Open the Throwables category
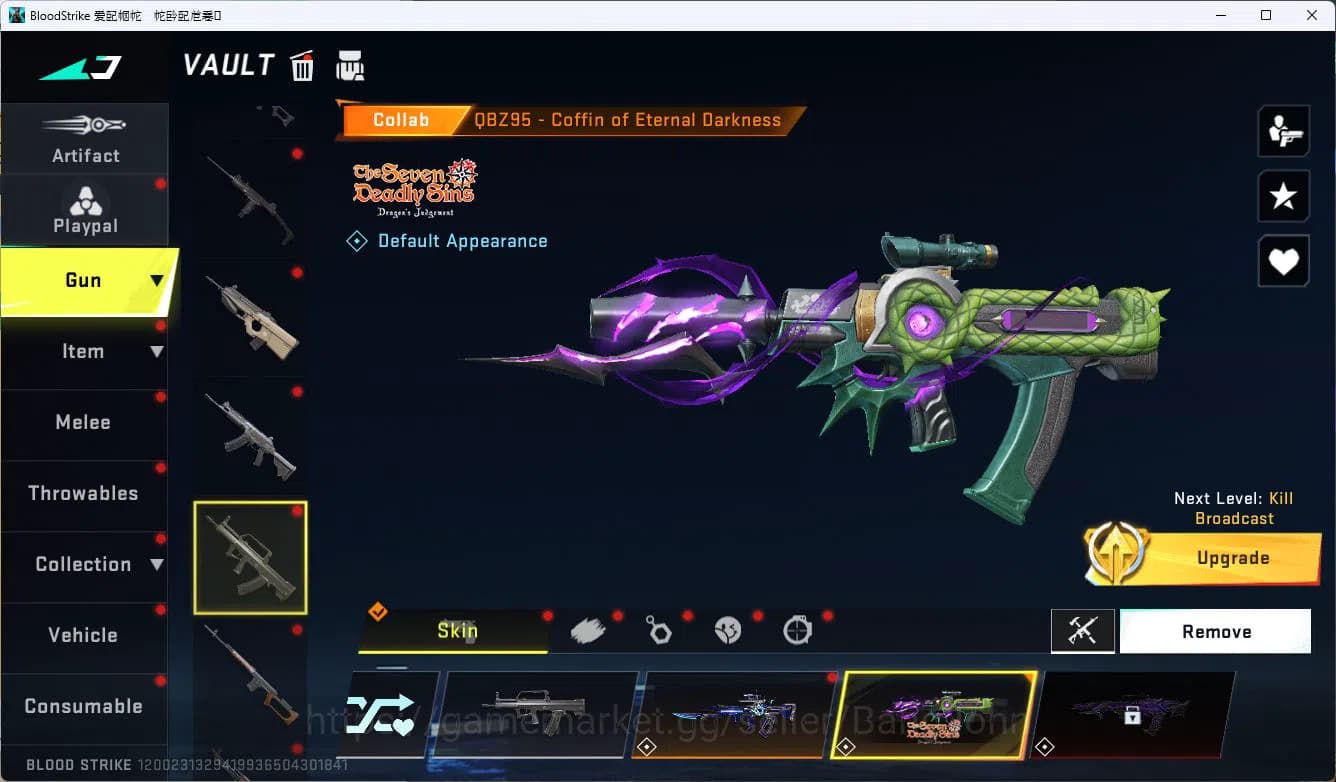This screenshot has width=1336, height=782. click(x=83, y=494)
